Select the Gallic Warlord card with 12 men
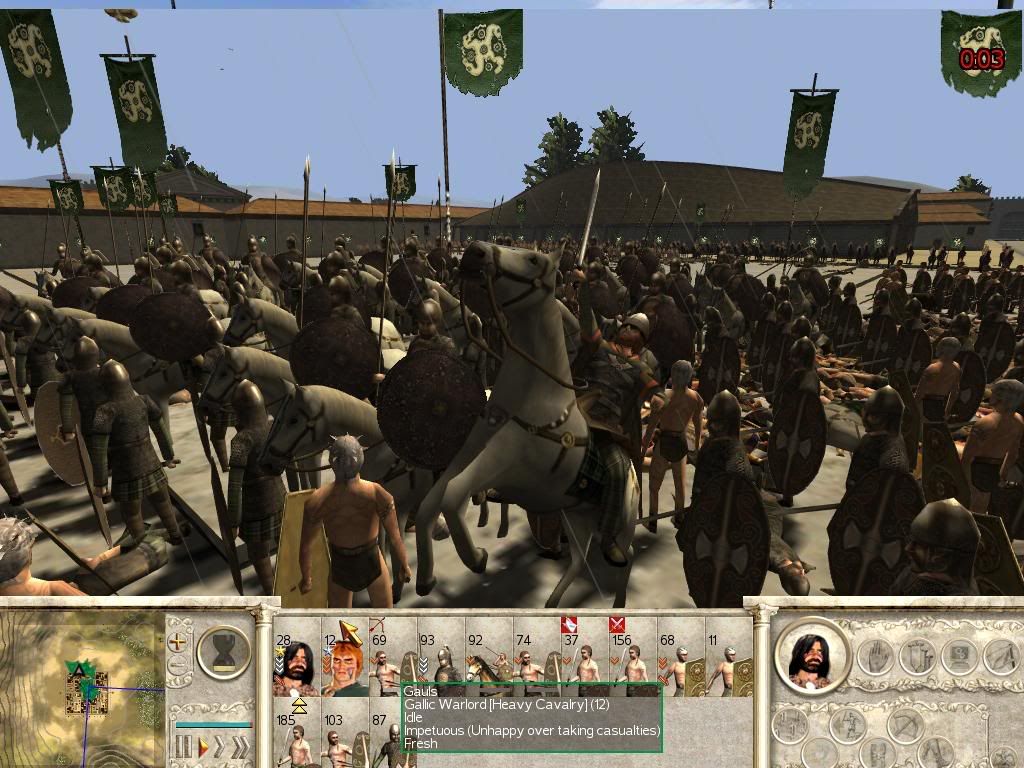Image resolution: width=1024 pixels, height=768 pixels. point(343,660)
